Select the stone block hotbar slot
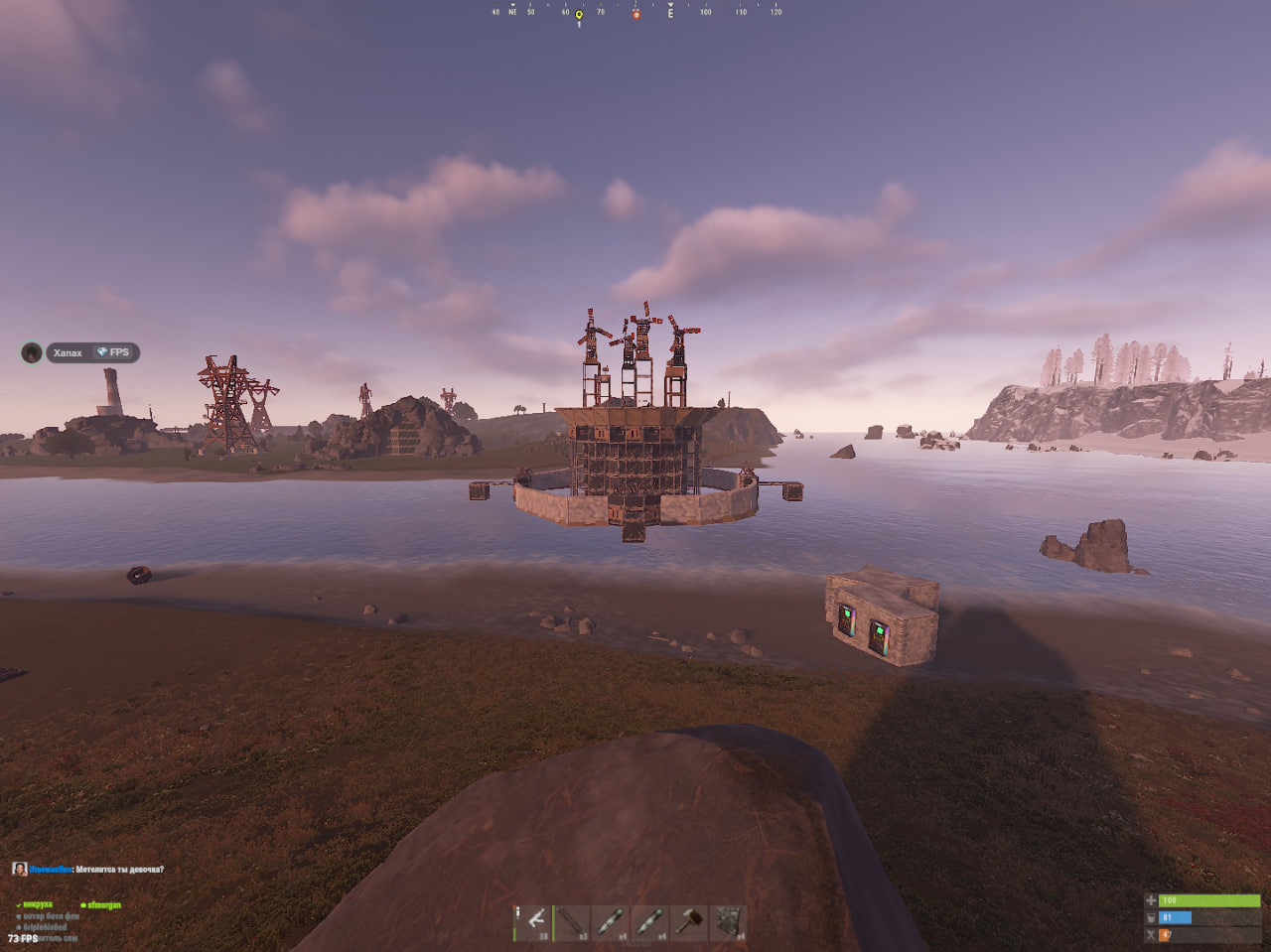1271x952 pixels. tap(728, 921)
